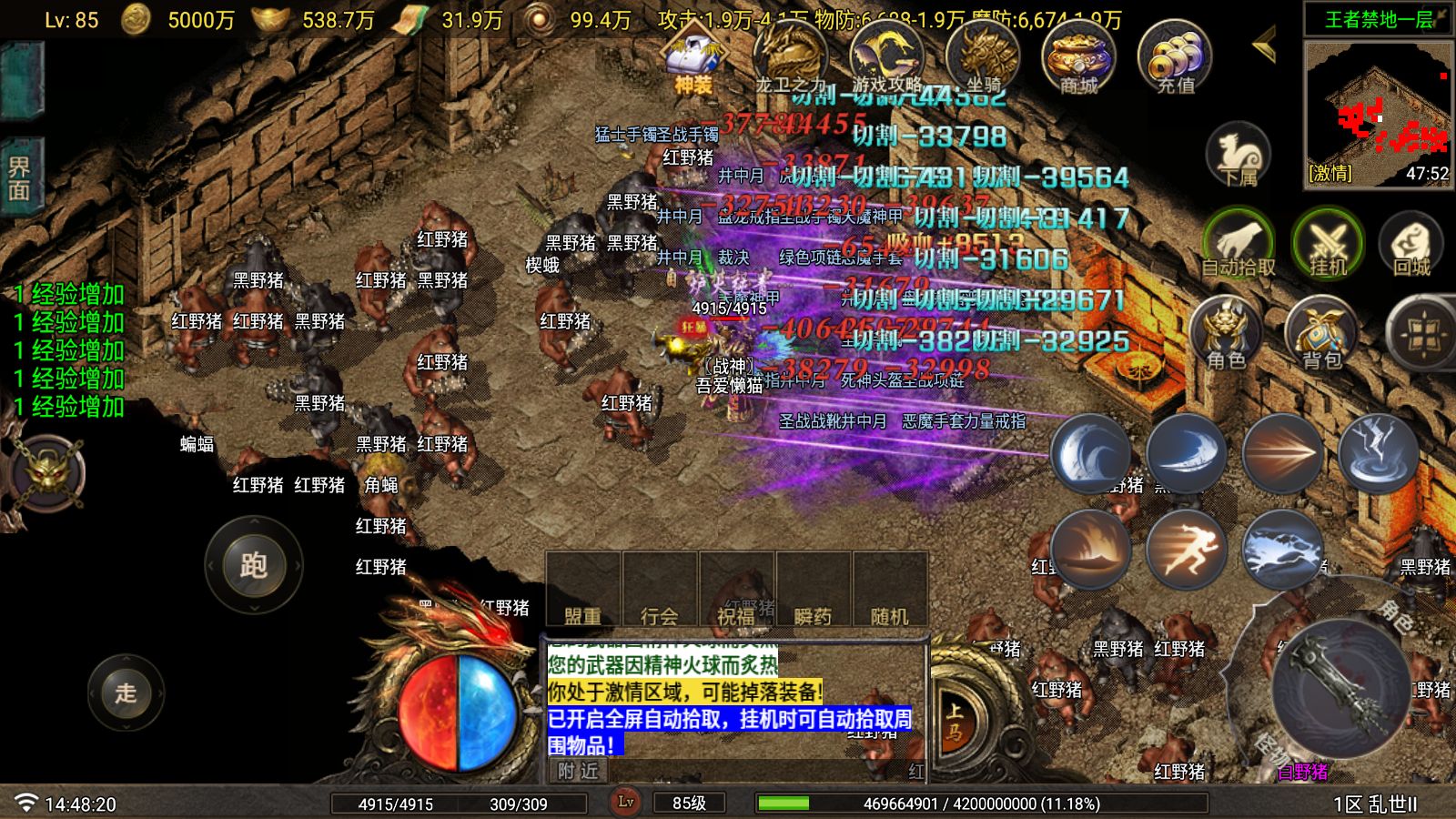Open the 商城 shop

pyautogui.click(x=1078, y=56)
